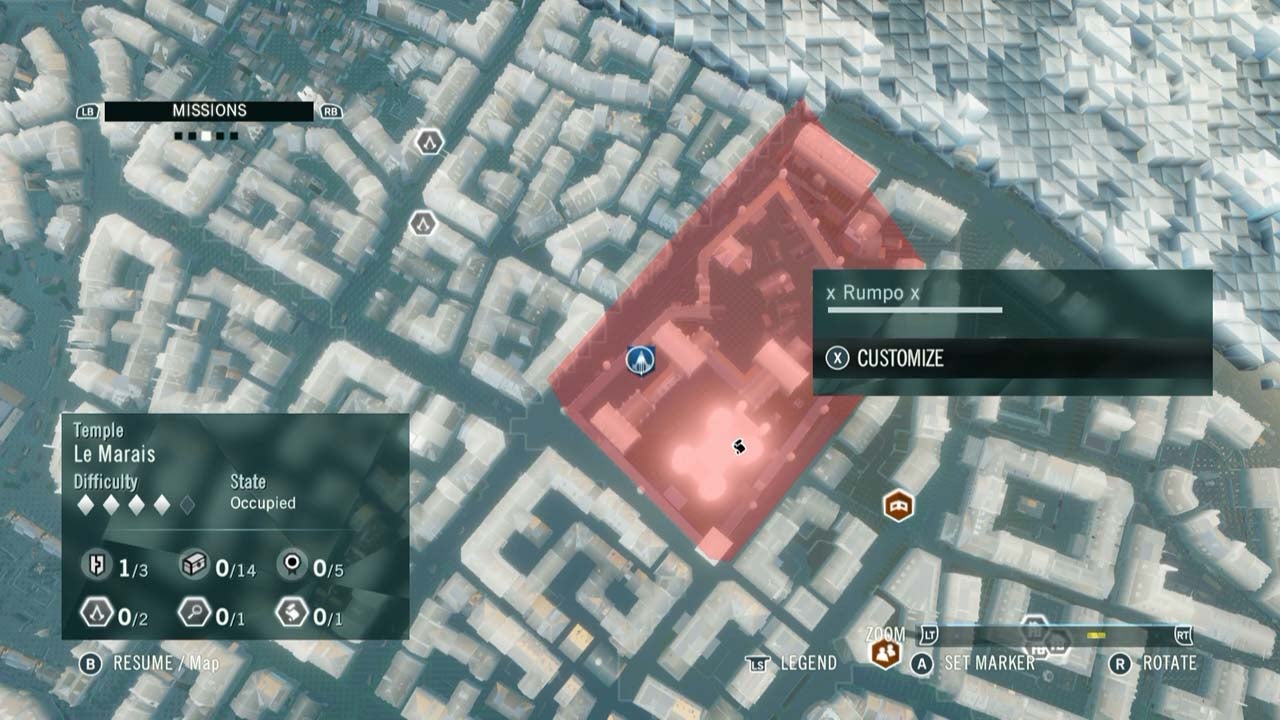1280x720 pixels.
Task: Adjust the map zoom slider
Action: tap(1095, 634)
